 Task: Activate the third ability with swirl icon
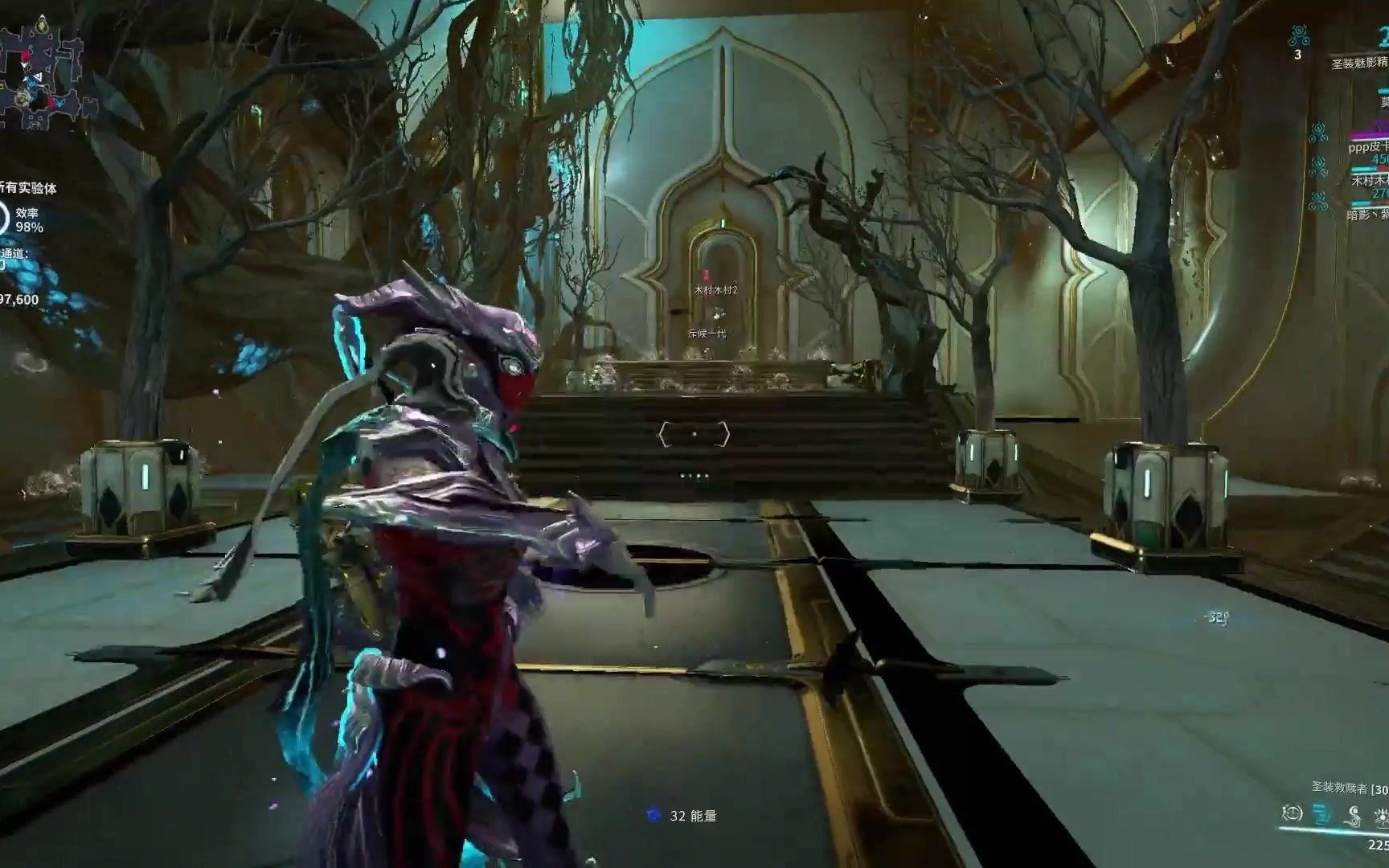(x=1354, y=816)
